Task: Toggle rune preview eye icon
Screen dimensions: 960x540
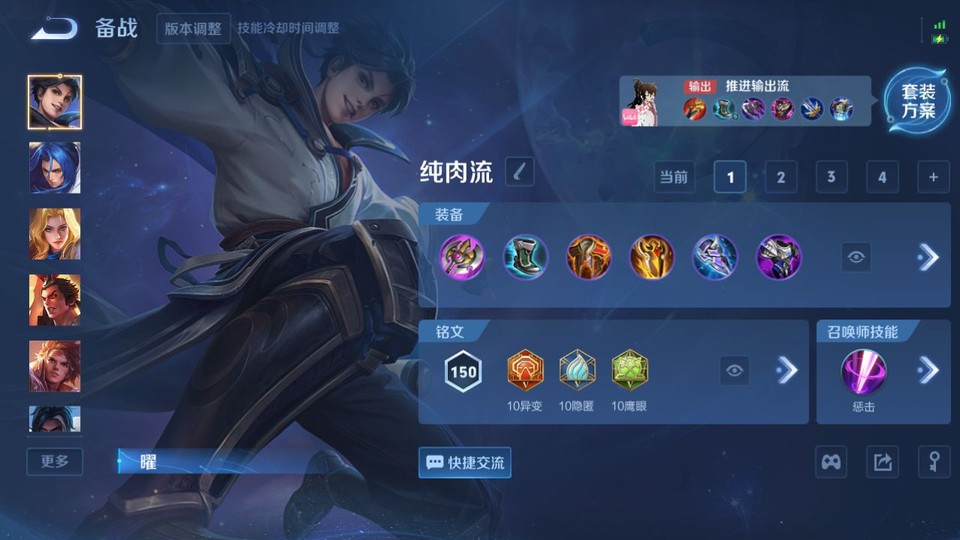Action: click(x=735, y=371)
